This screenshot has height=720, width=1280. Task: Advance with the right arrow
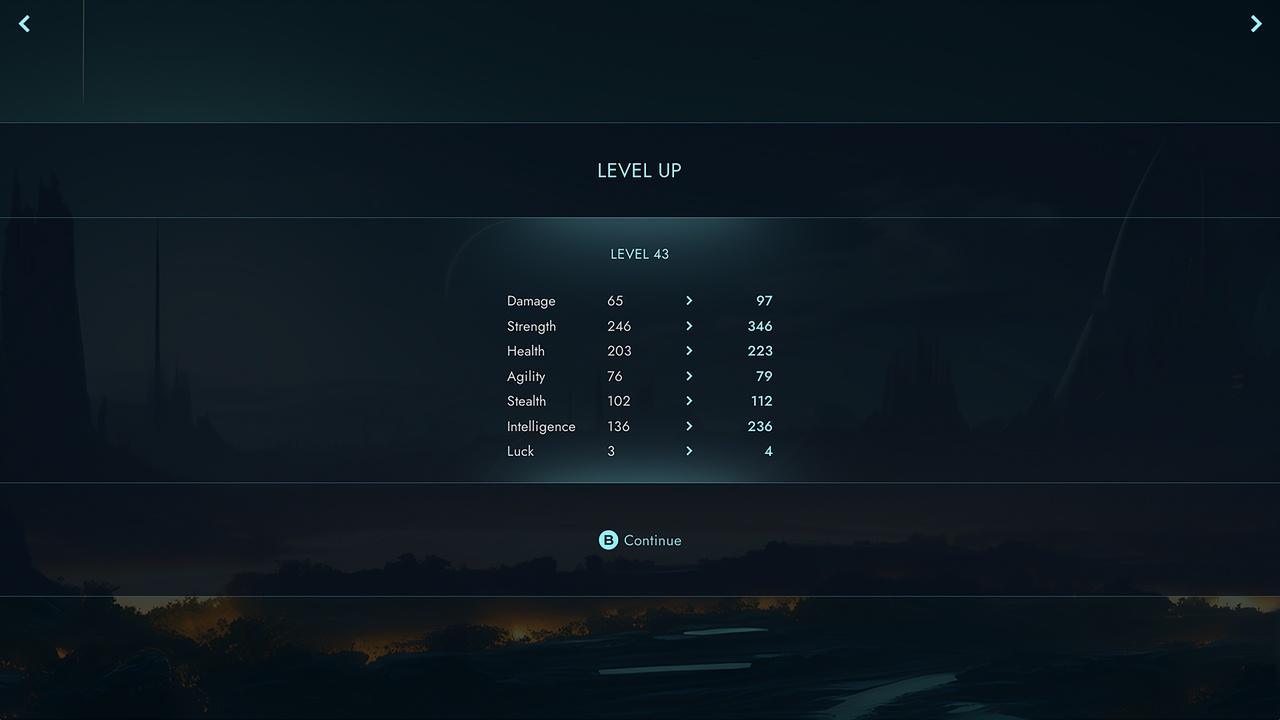pyautogui.click(x=1256, y=23)
